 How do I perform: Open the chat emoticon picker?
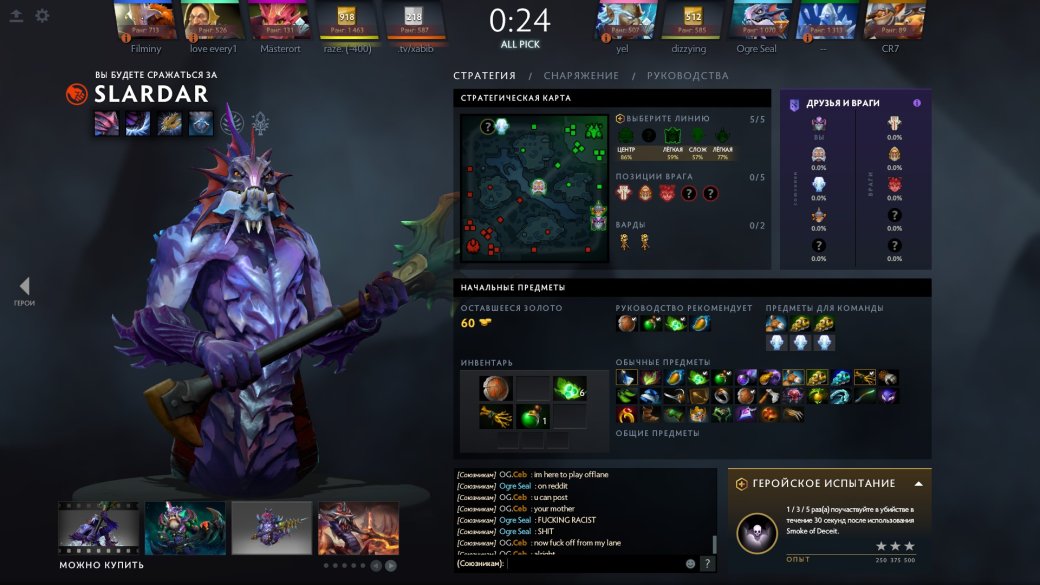coord(690,564)
